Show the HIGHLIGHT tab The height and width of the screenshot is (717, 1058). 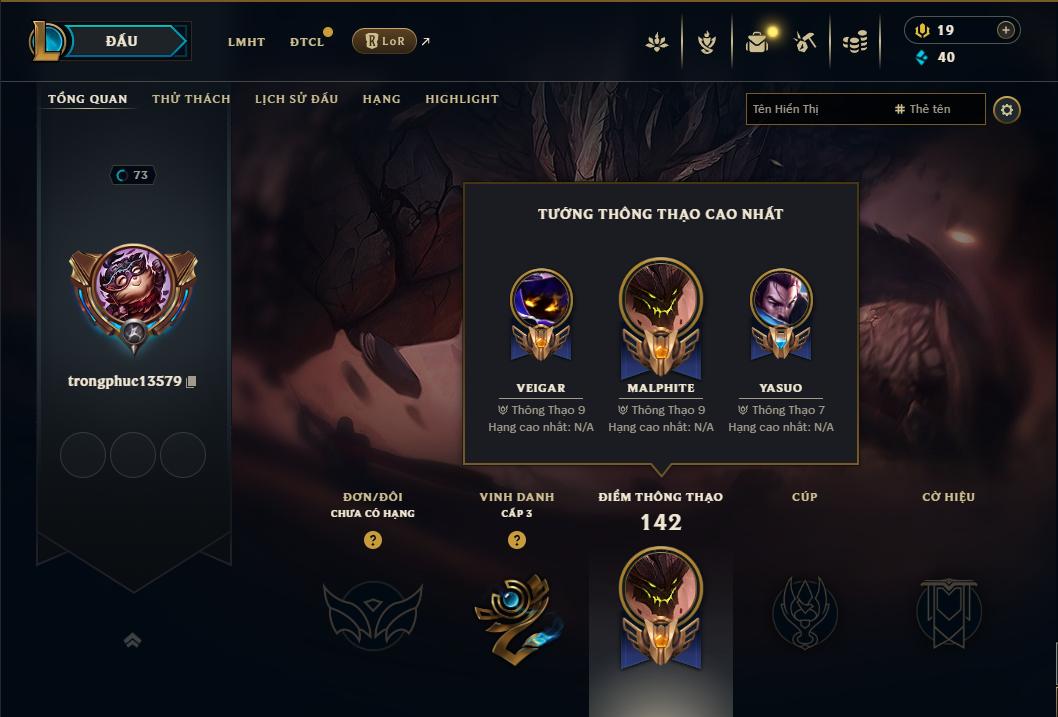[461, 99]
